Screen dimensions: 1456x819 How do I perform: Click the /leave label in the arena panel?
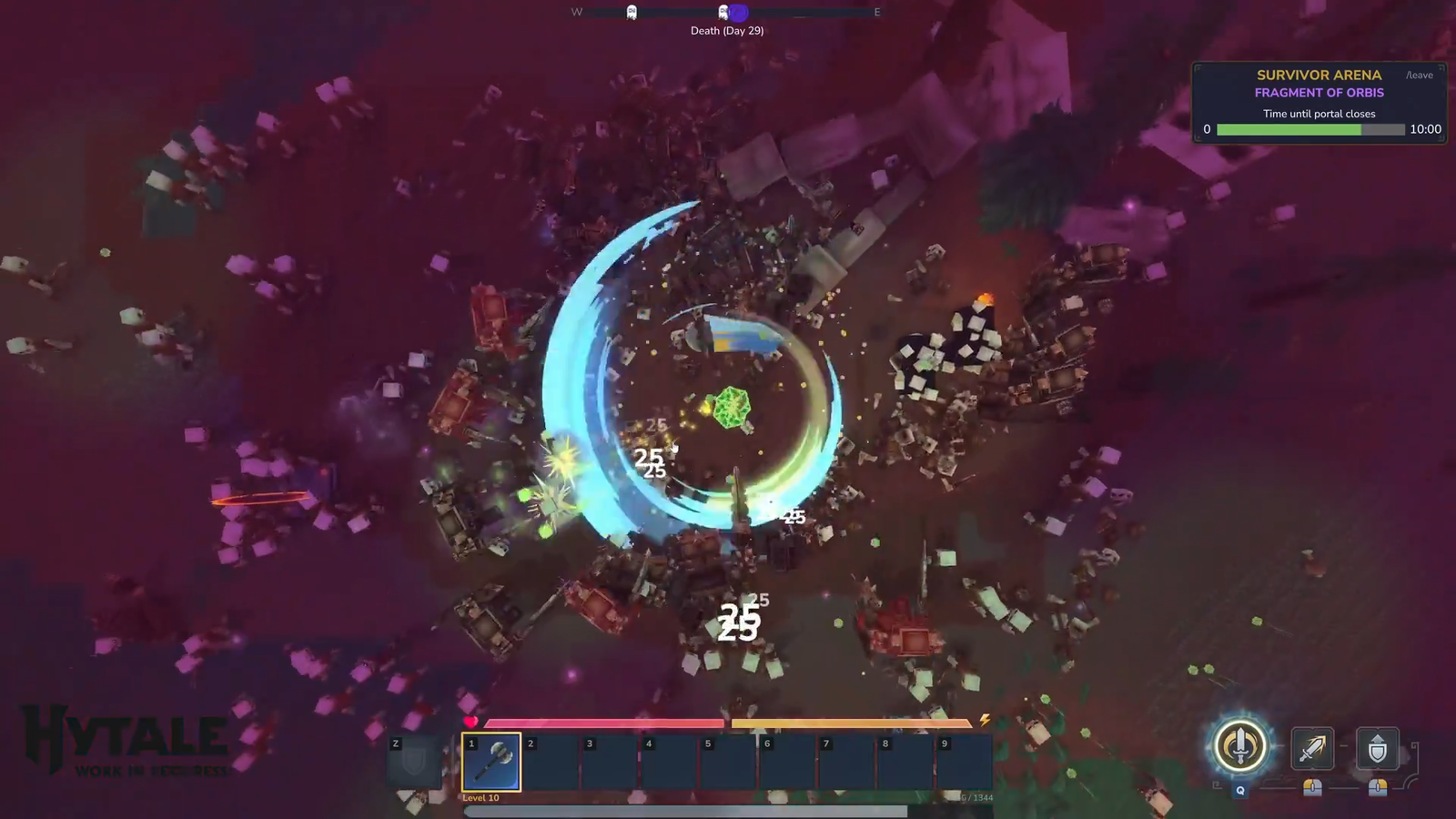1419,76
